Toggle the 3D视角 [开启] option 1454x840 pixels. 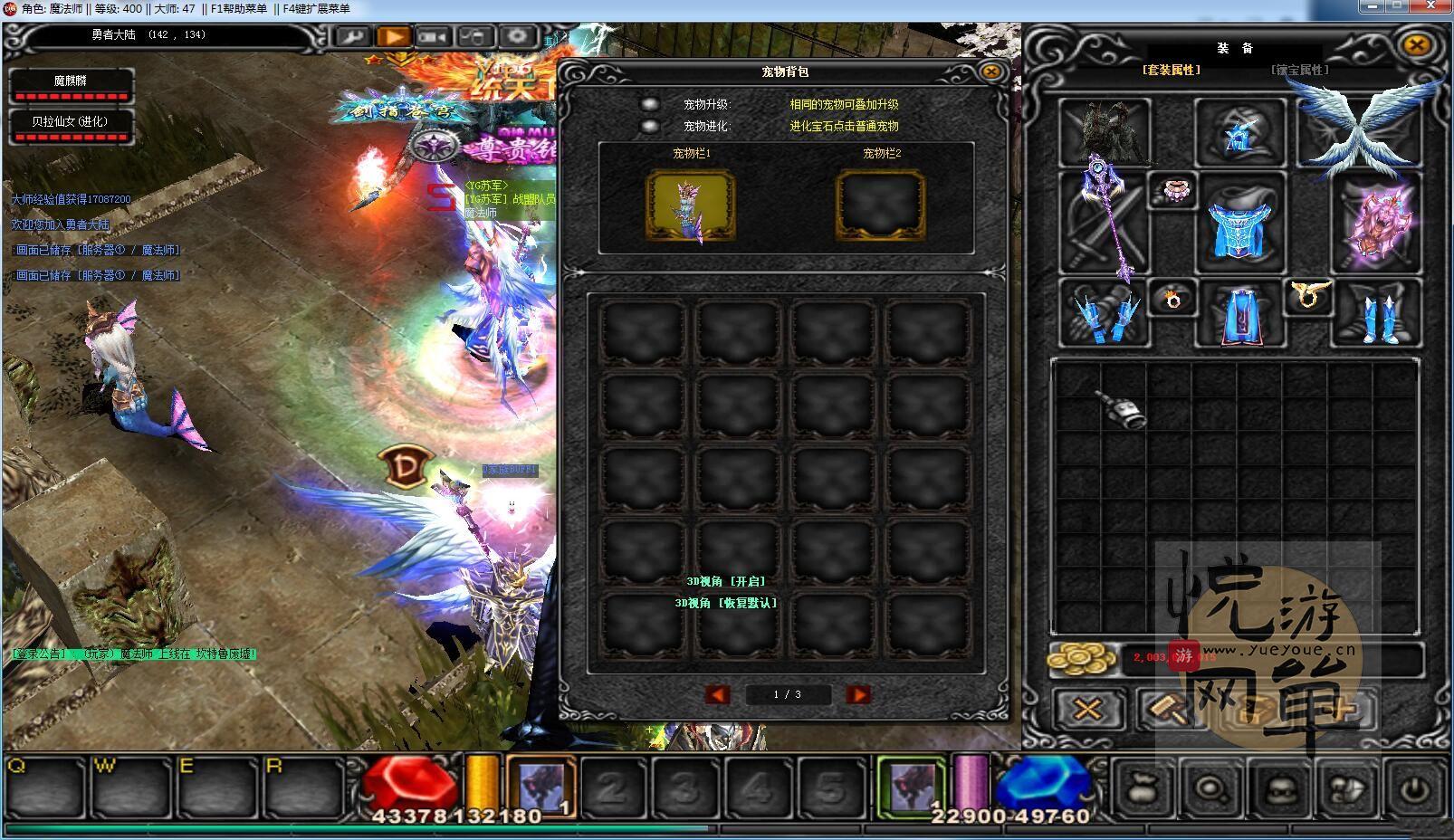[725, 581]
